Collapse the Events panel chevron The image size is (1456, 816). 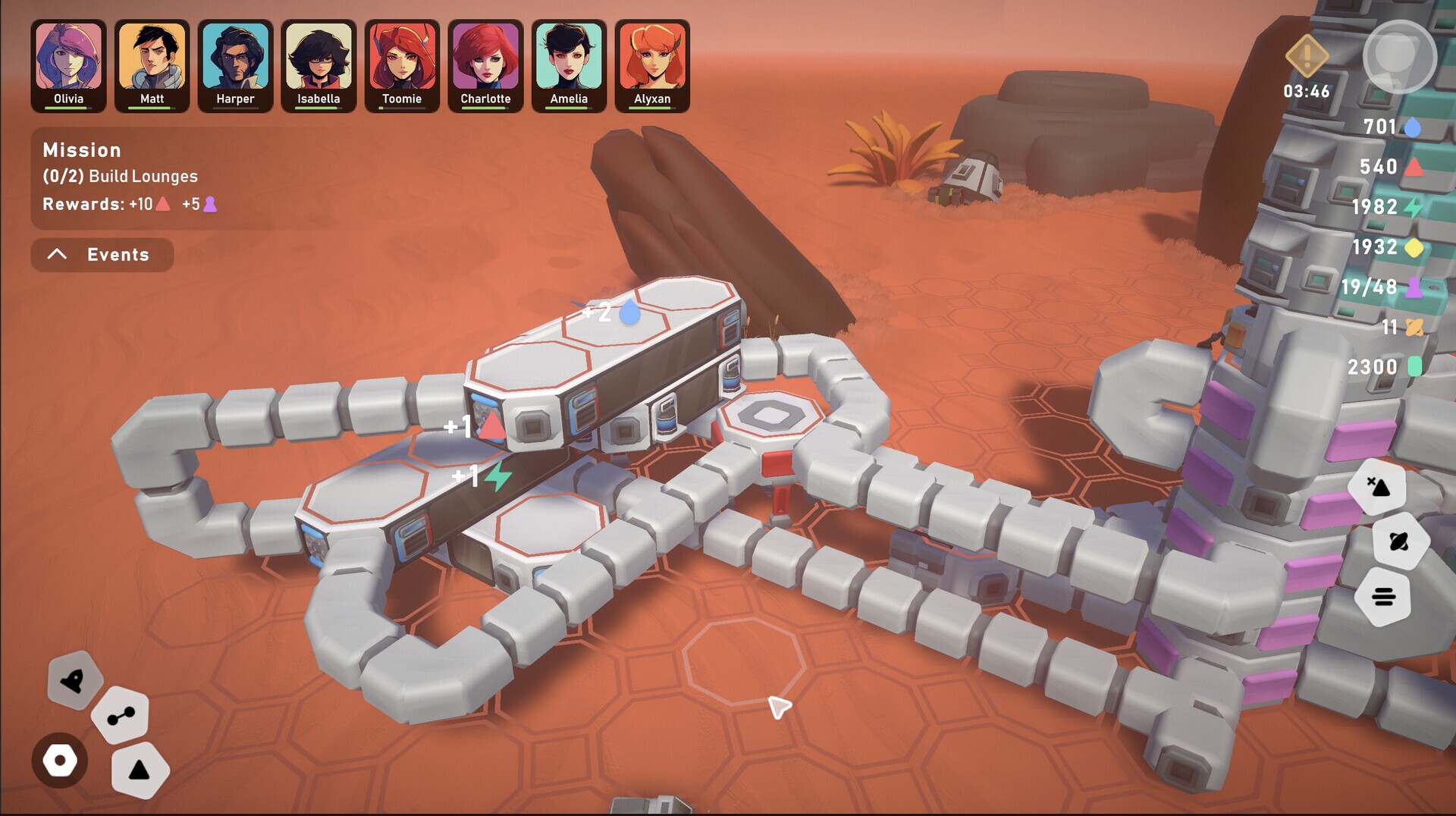(56, 254)
